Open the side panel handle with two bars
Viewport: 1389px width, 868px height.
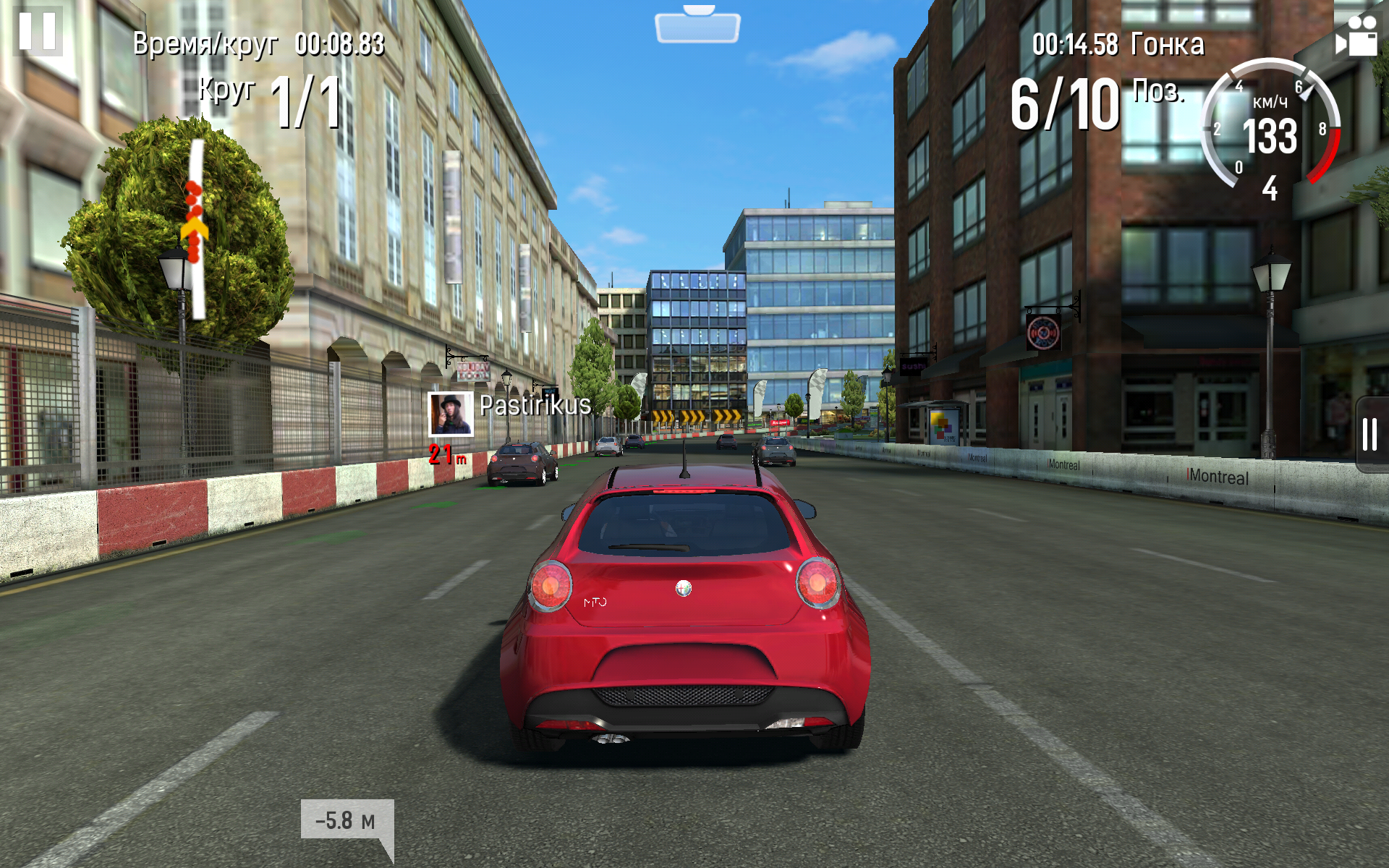[1370, 434]
